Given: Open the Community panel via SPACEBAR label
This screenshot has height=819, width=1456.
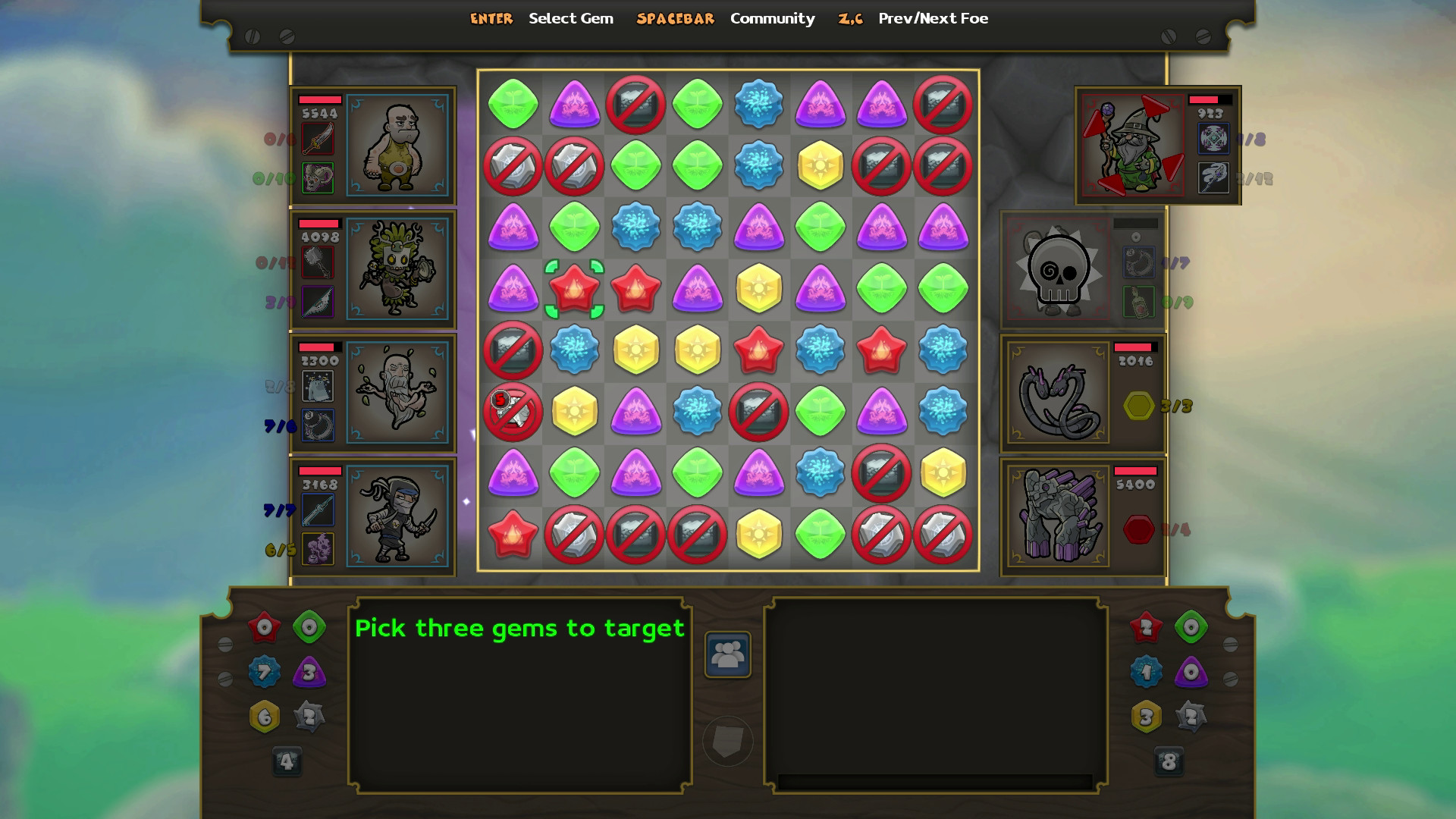Looking at the screenshot, I should pyautogui.click(x=673, y=18).
